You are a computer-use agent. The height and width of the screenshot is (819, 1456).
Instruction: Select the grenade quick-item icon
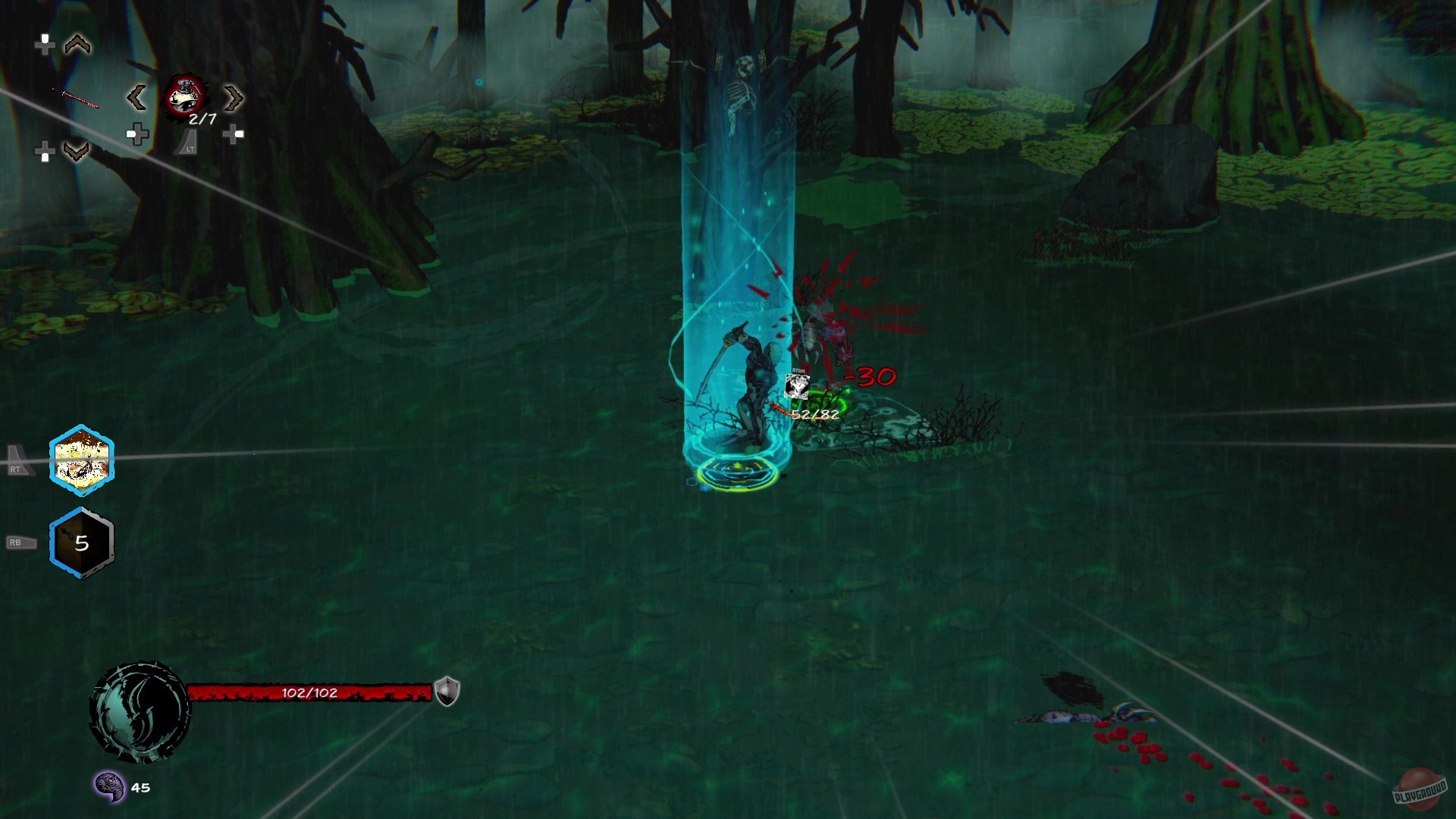click(x=184, y=96)
